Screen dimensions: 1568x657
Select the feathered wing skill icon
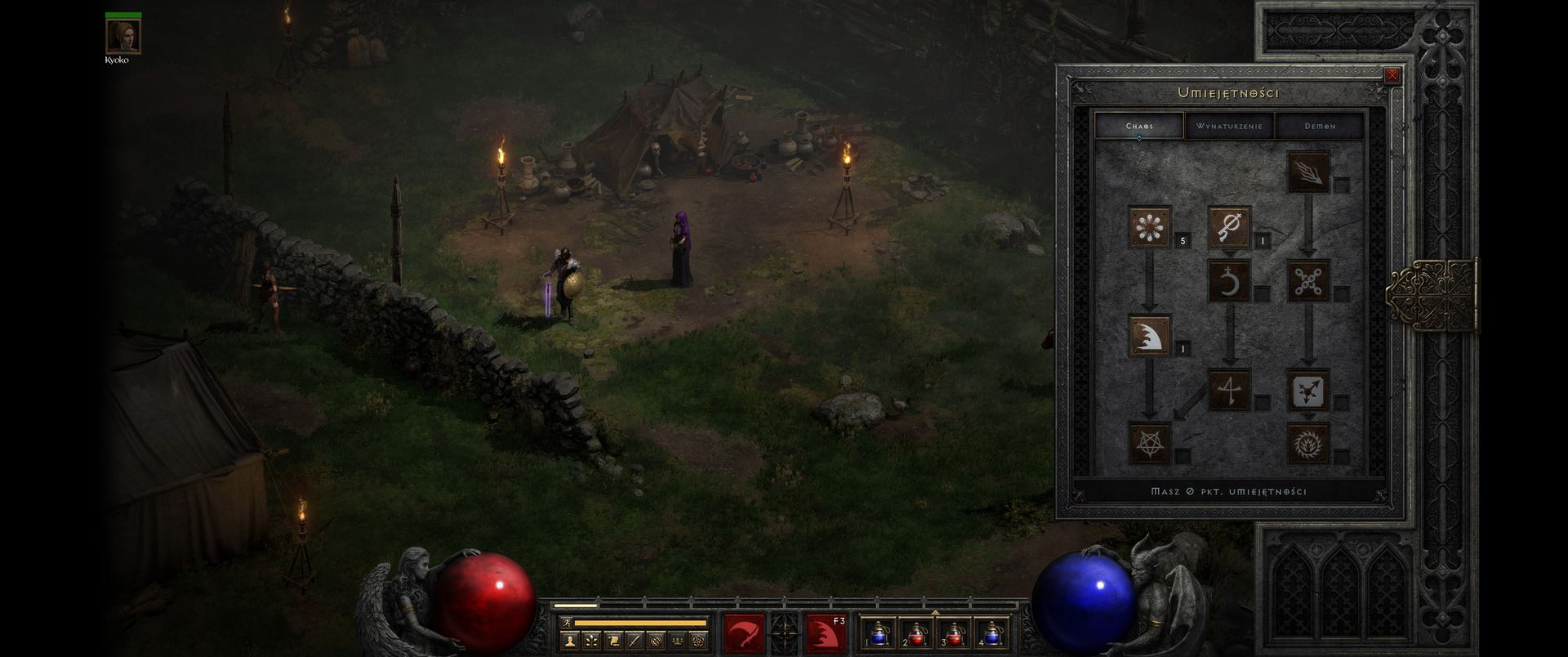[x=1308, y=172]
